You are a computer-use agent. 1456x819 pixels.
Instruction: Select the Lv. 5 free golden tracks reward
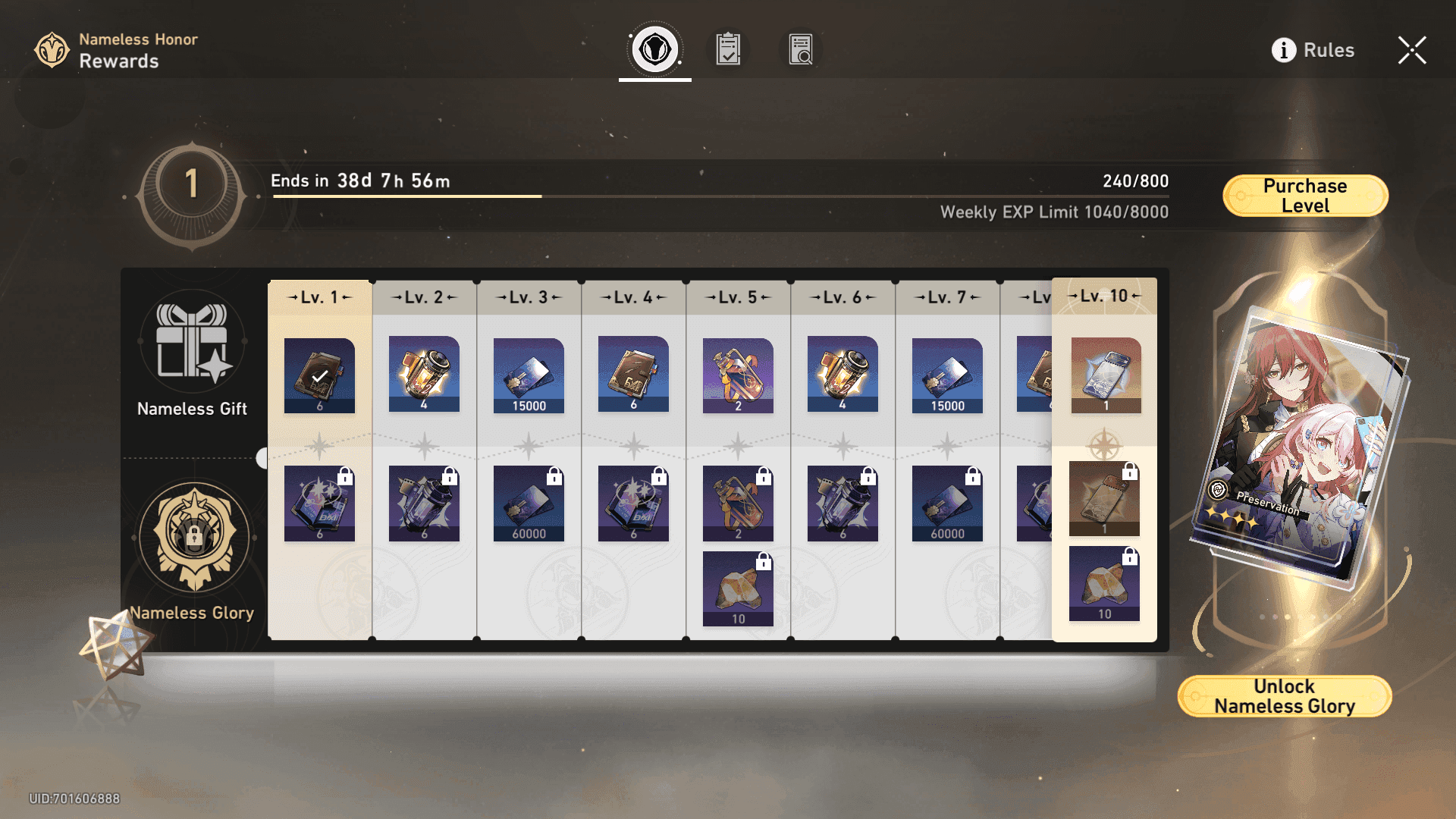[738, 375]
